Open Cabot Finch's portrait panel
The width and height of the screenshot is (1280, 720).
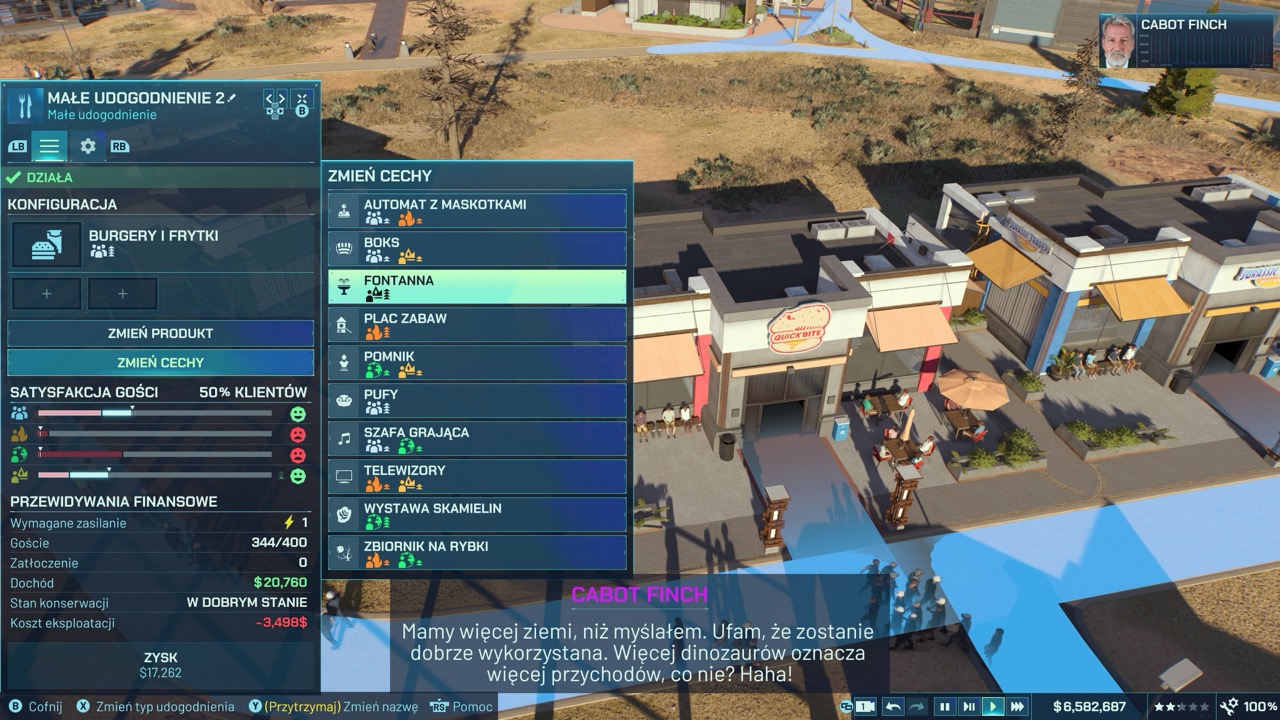[1118, 42]
